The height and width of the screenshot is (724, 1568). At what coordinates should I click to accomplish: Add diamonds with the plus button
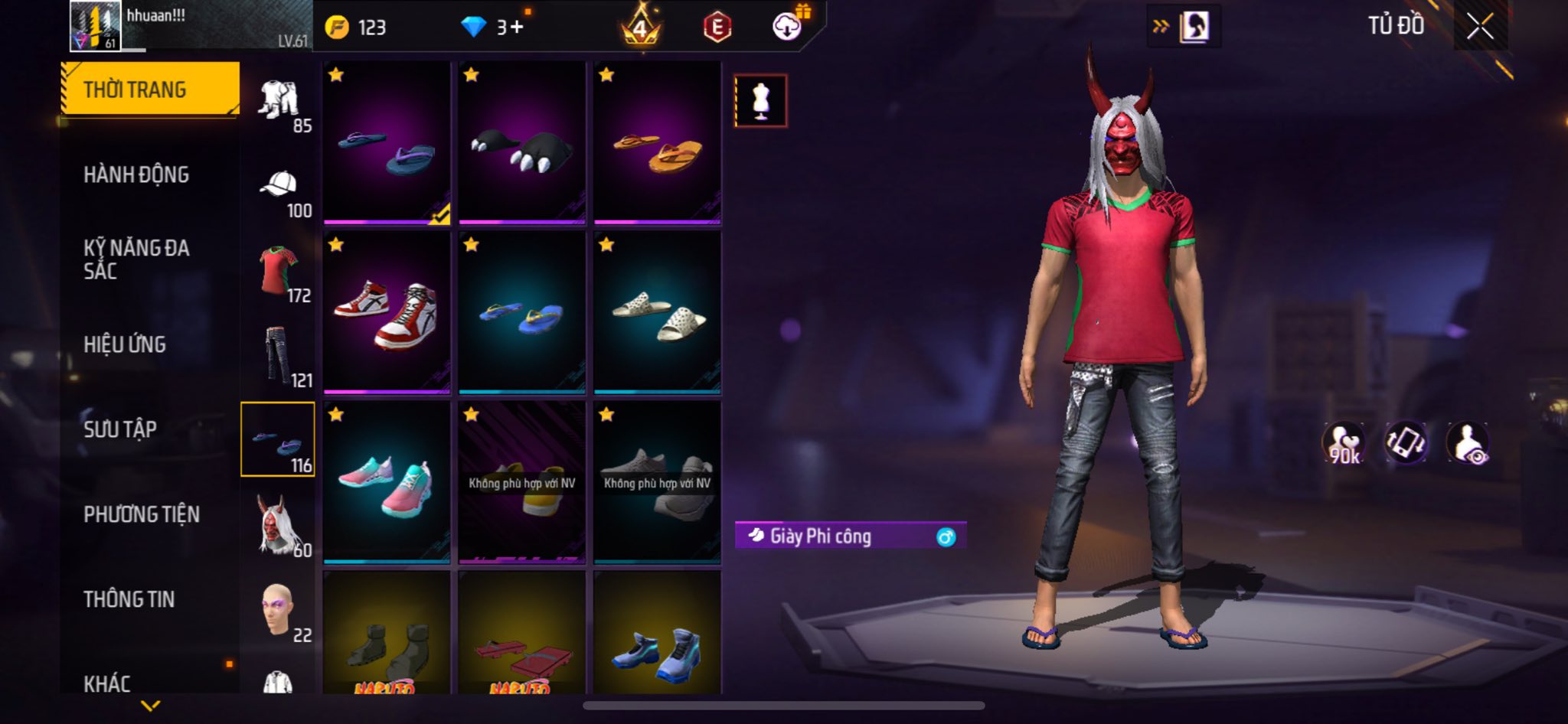517,28
